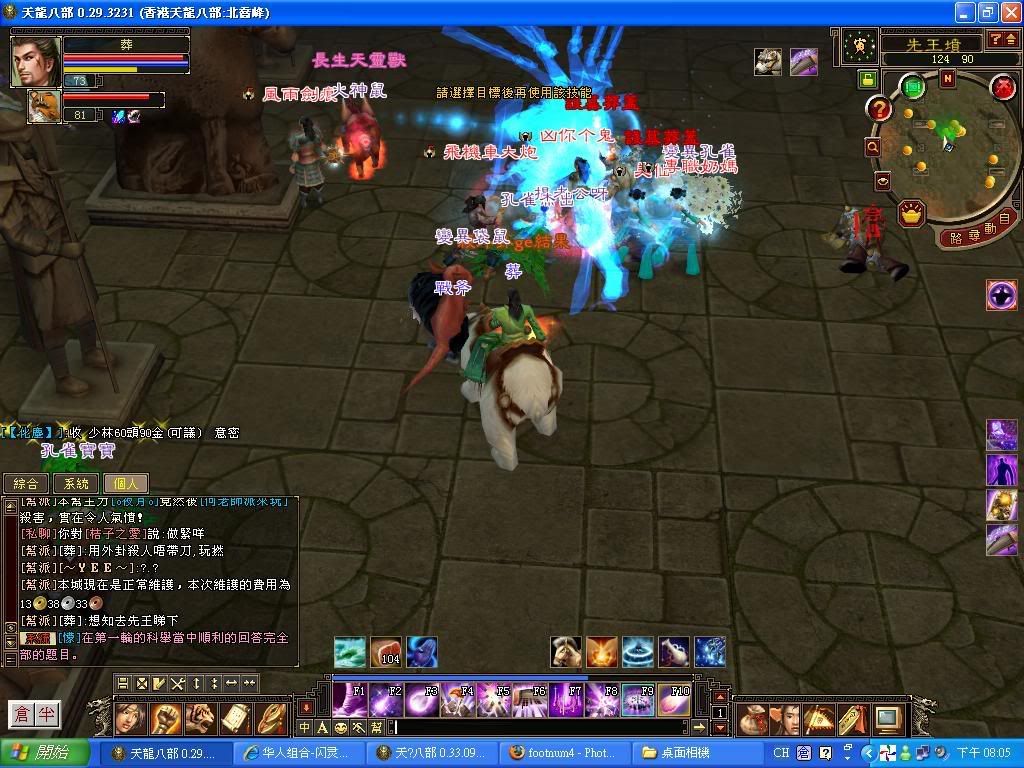
Task: Open the red question mark help button
Action: [x=879, y=109]
